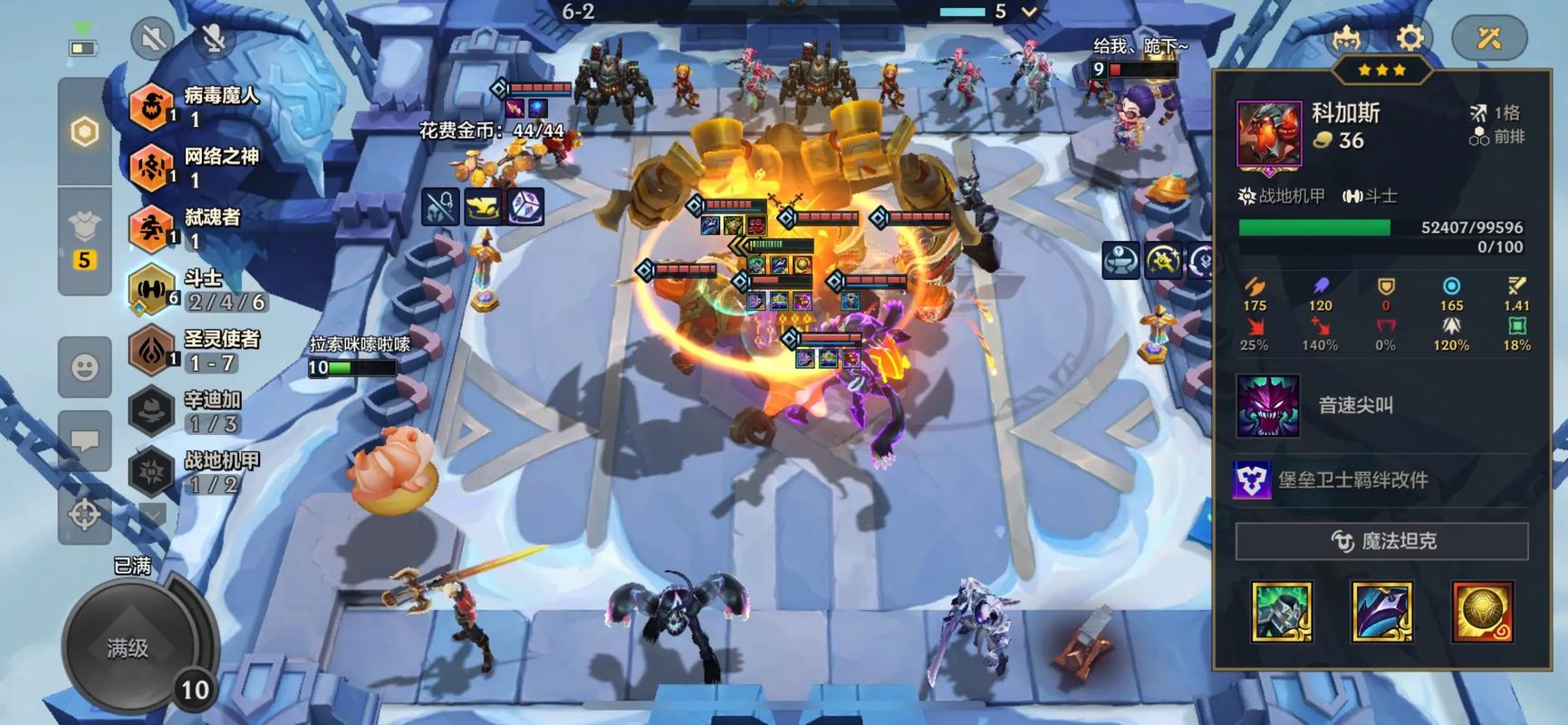Image resolution: width=1568 pixels, height=725 pixels.
Task: Click the crossed swords button
Action: [x=1489, y=38]
